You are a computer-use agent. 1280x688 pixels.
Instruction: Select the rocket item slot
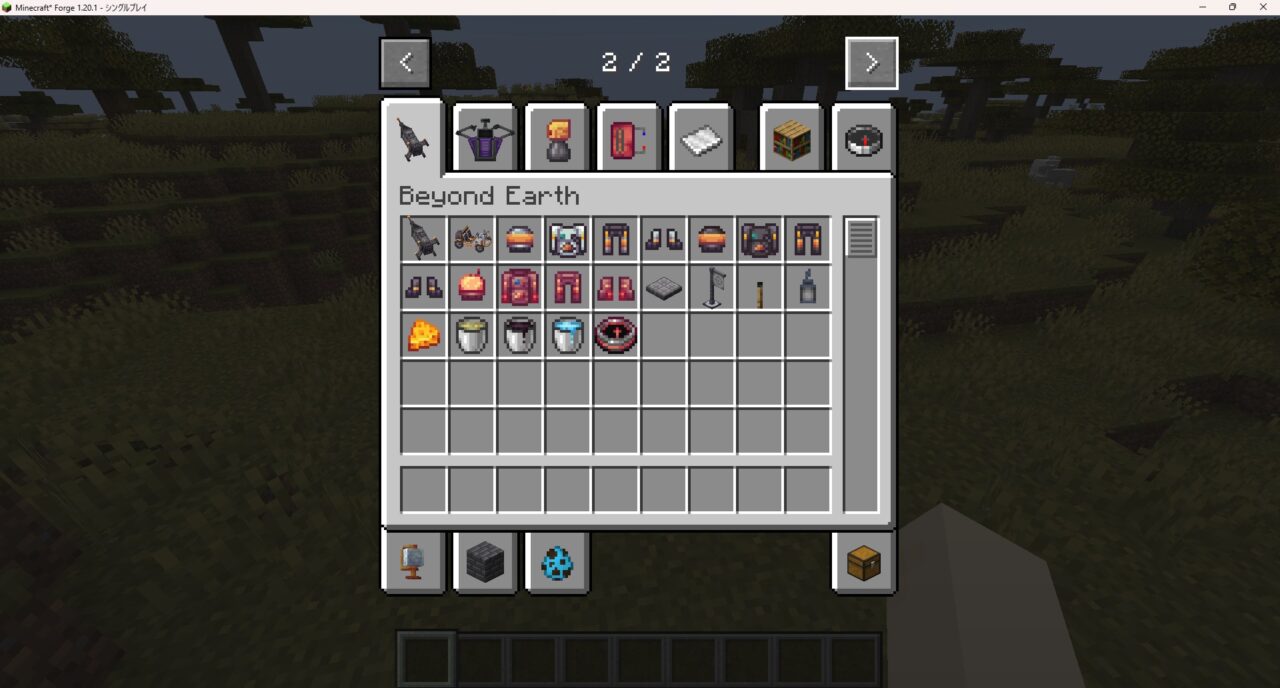click(x=424, y=240)
